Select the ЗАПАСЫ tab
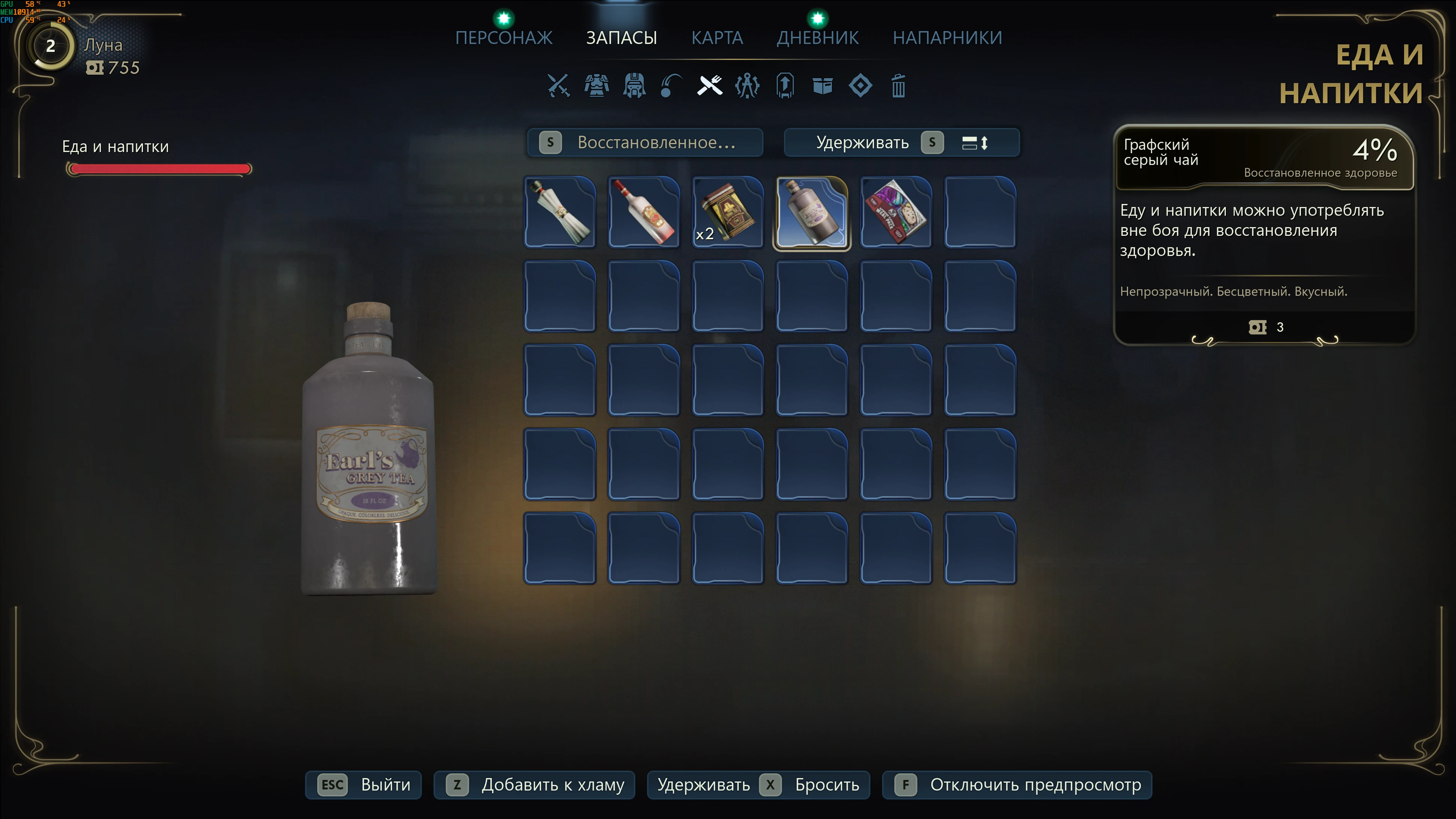1456x819 pixels. click(621, 37)
